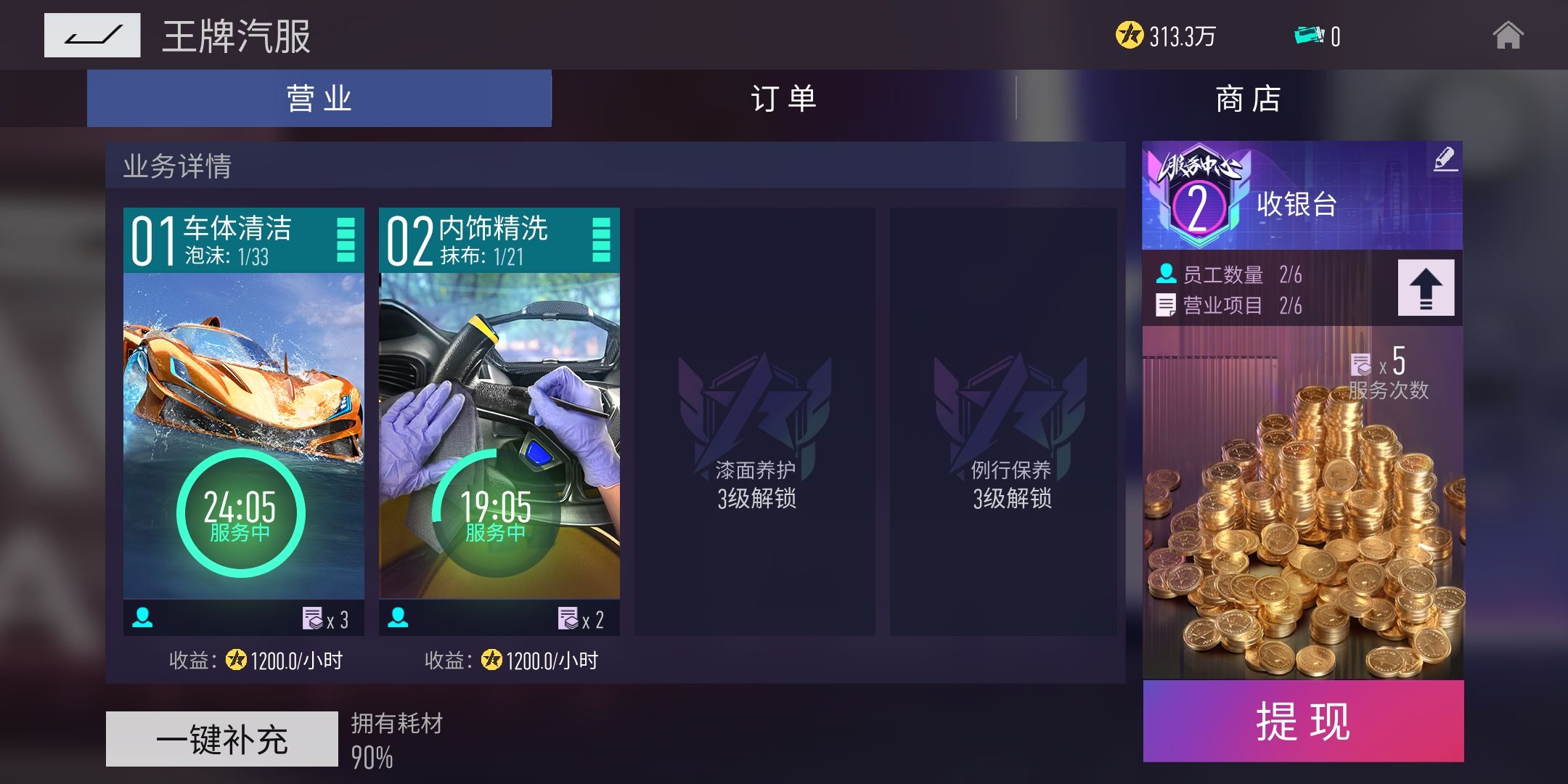
Task: Click the yellow star credits icon showing 313.3万
Action: tap(1130, 34)
